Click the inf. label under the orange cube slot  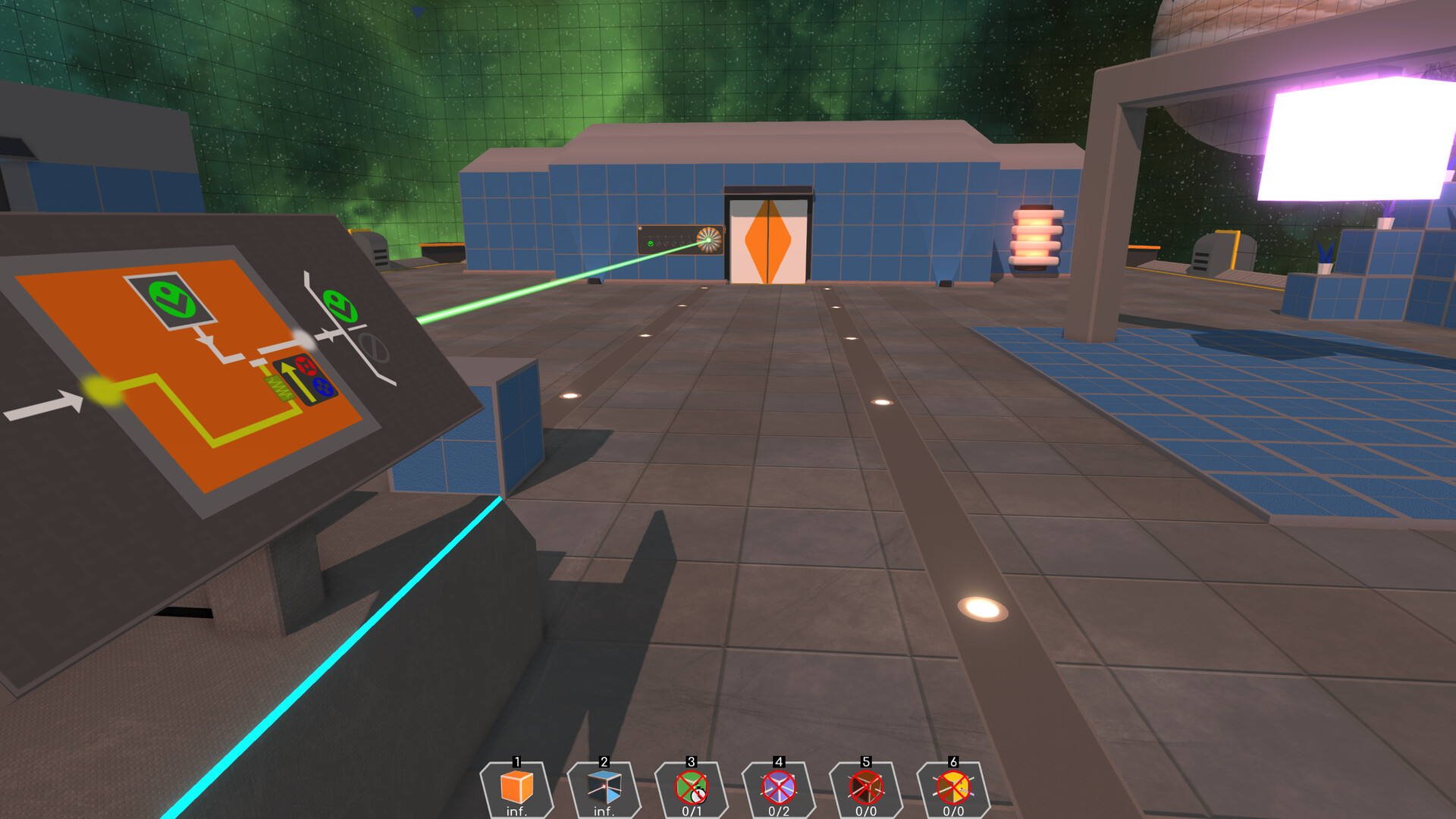tap(516, 811)
